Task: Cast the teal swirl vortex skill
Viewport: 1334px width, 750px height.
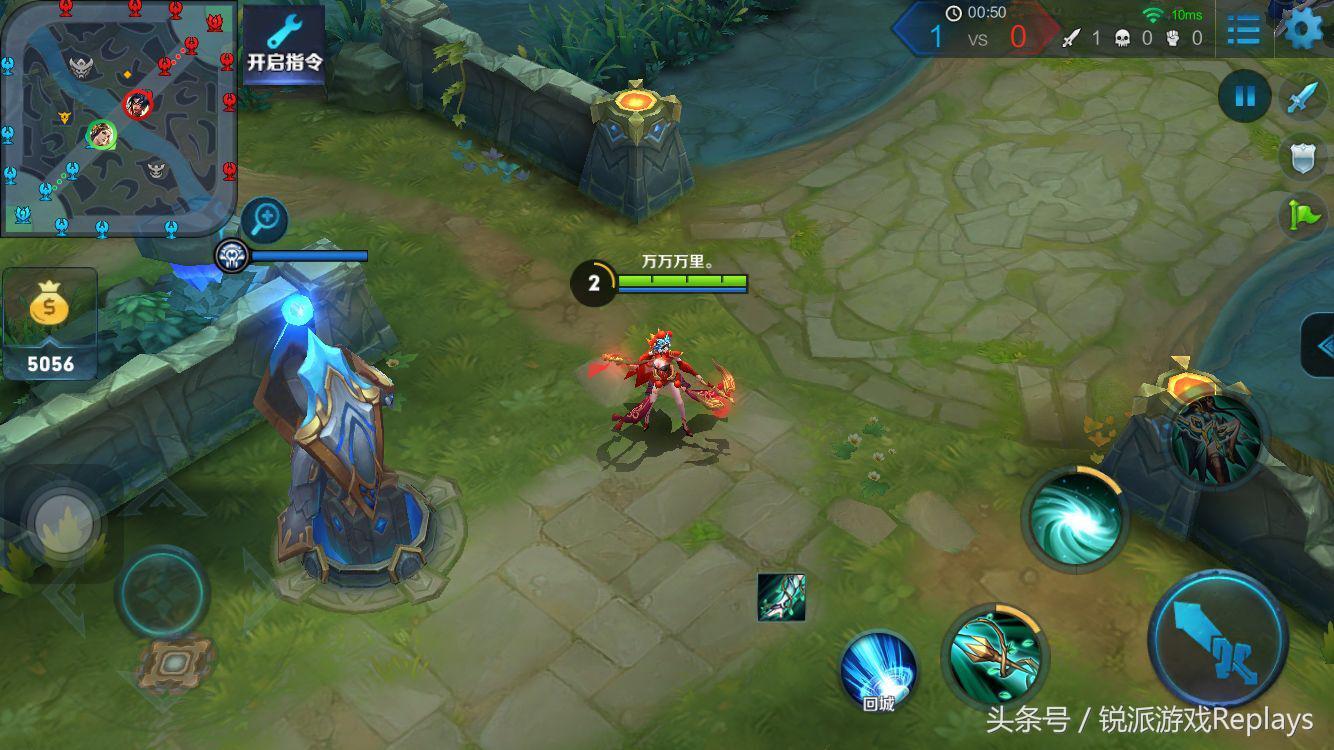Action: 1075,518
